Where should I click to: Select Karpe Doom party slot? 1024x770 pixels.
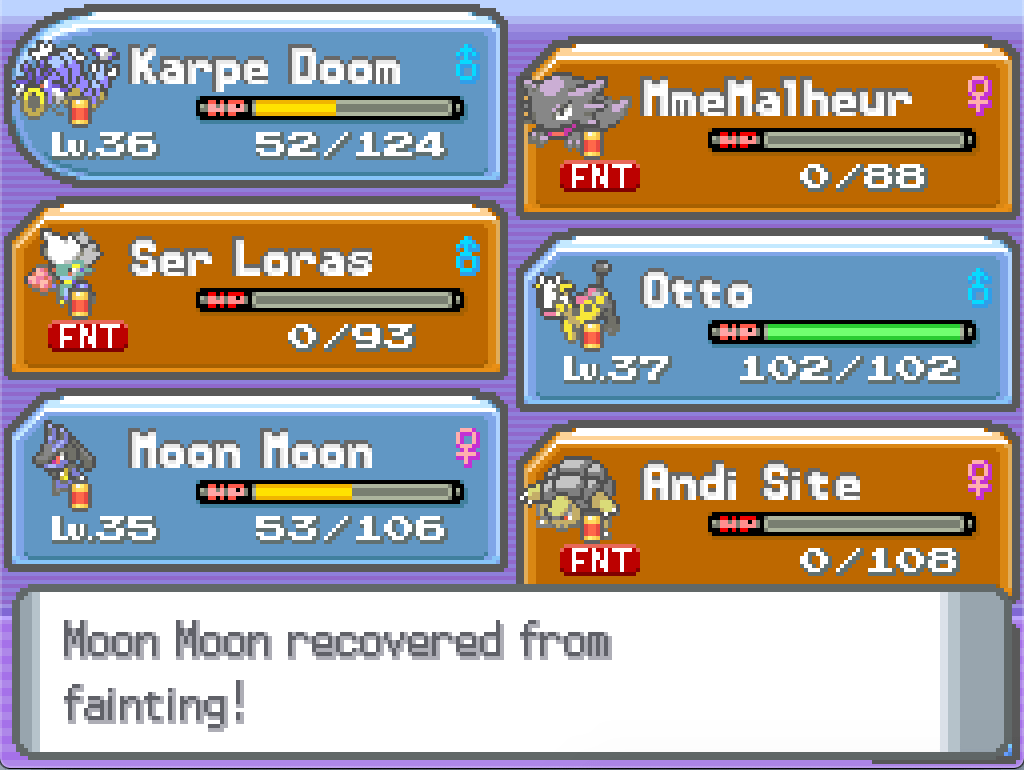click(256, 99)
